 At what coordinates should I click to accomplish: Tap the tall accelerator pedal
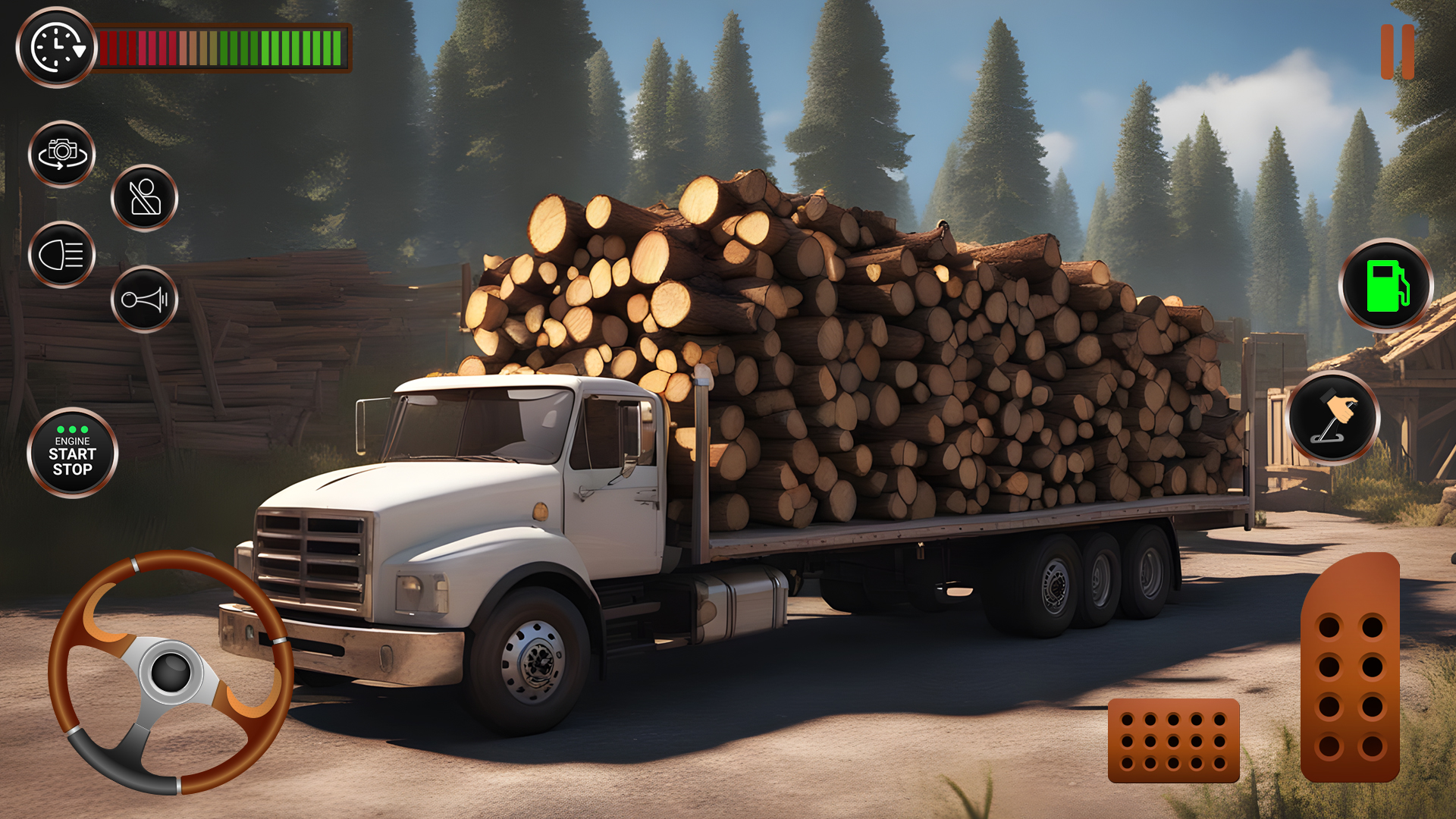coord(1350,669)
